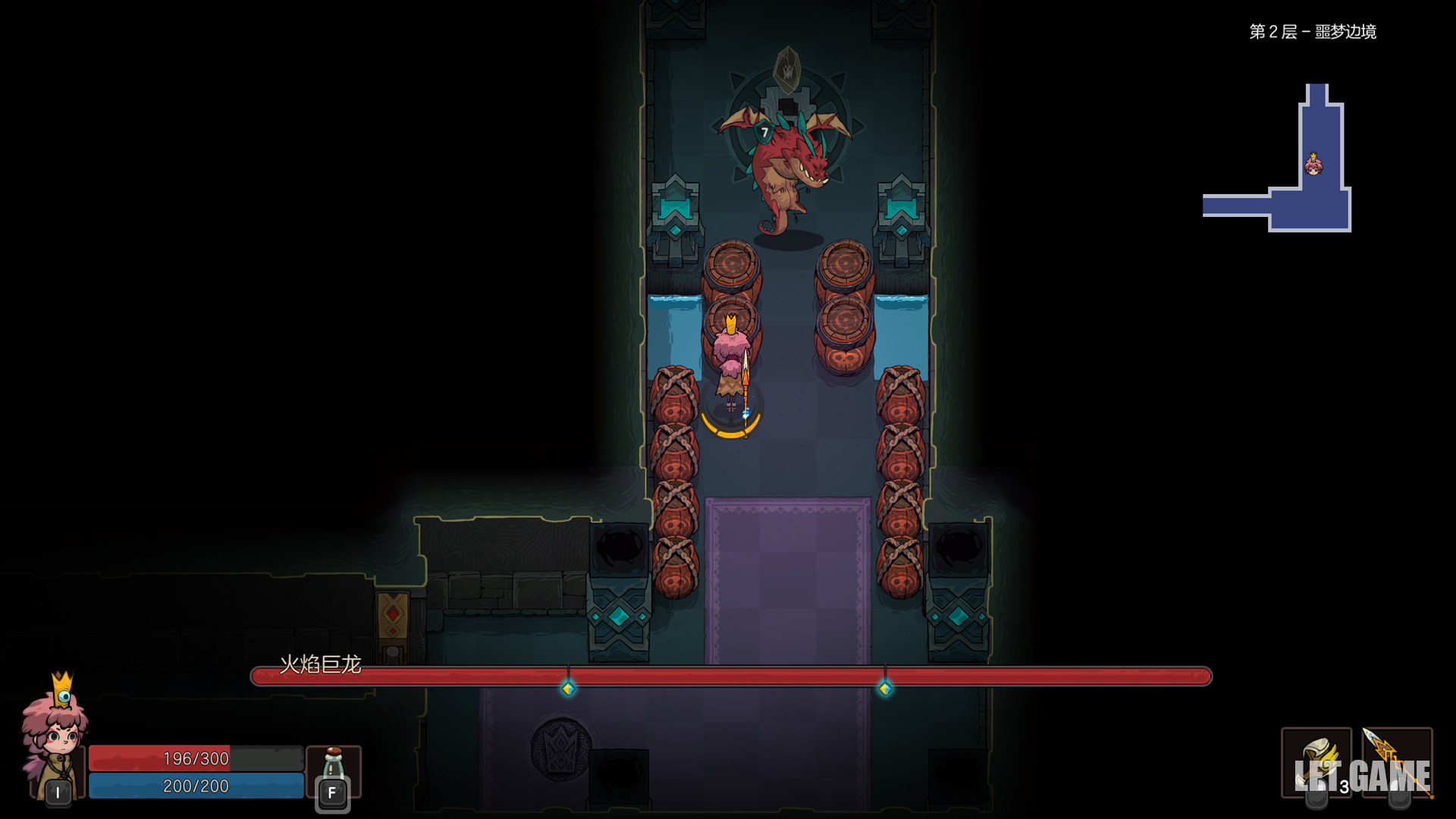The width and height of the screenshot is (1456, 819).
Task: Select the winged boot item slot
Action: coord(1316,761)
